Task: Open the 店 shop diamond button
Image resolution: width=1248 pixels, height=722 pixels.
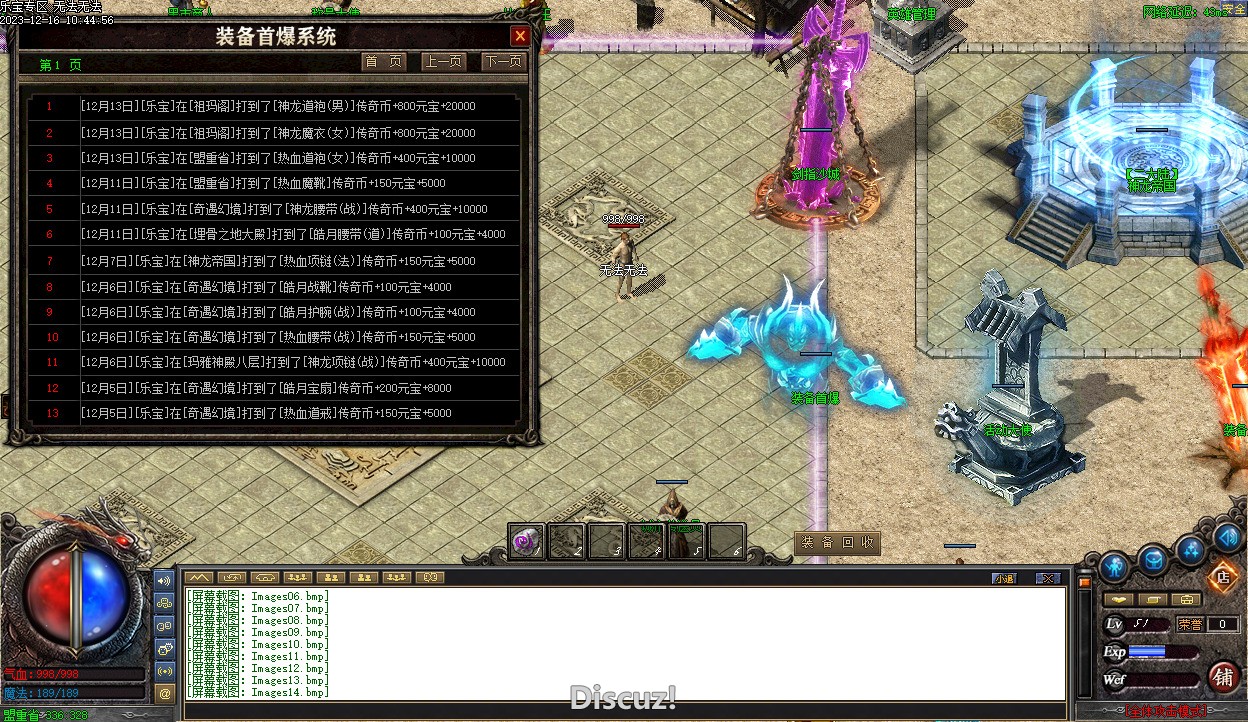Action: (1222, 577)
